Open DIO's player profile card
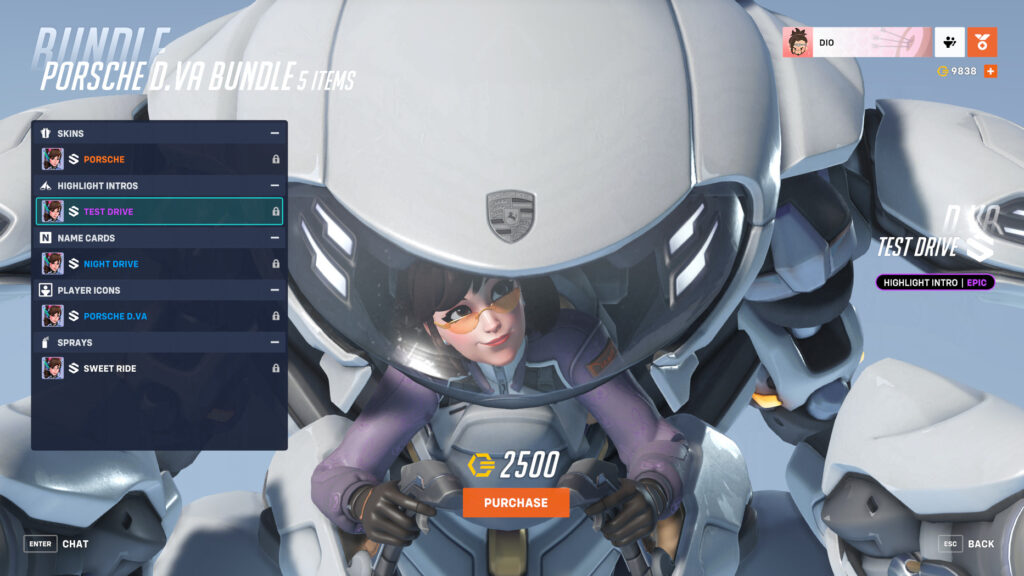 pyautogui.click(x=856, y=42)
